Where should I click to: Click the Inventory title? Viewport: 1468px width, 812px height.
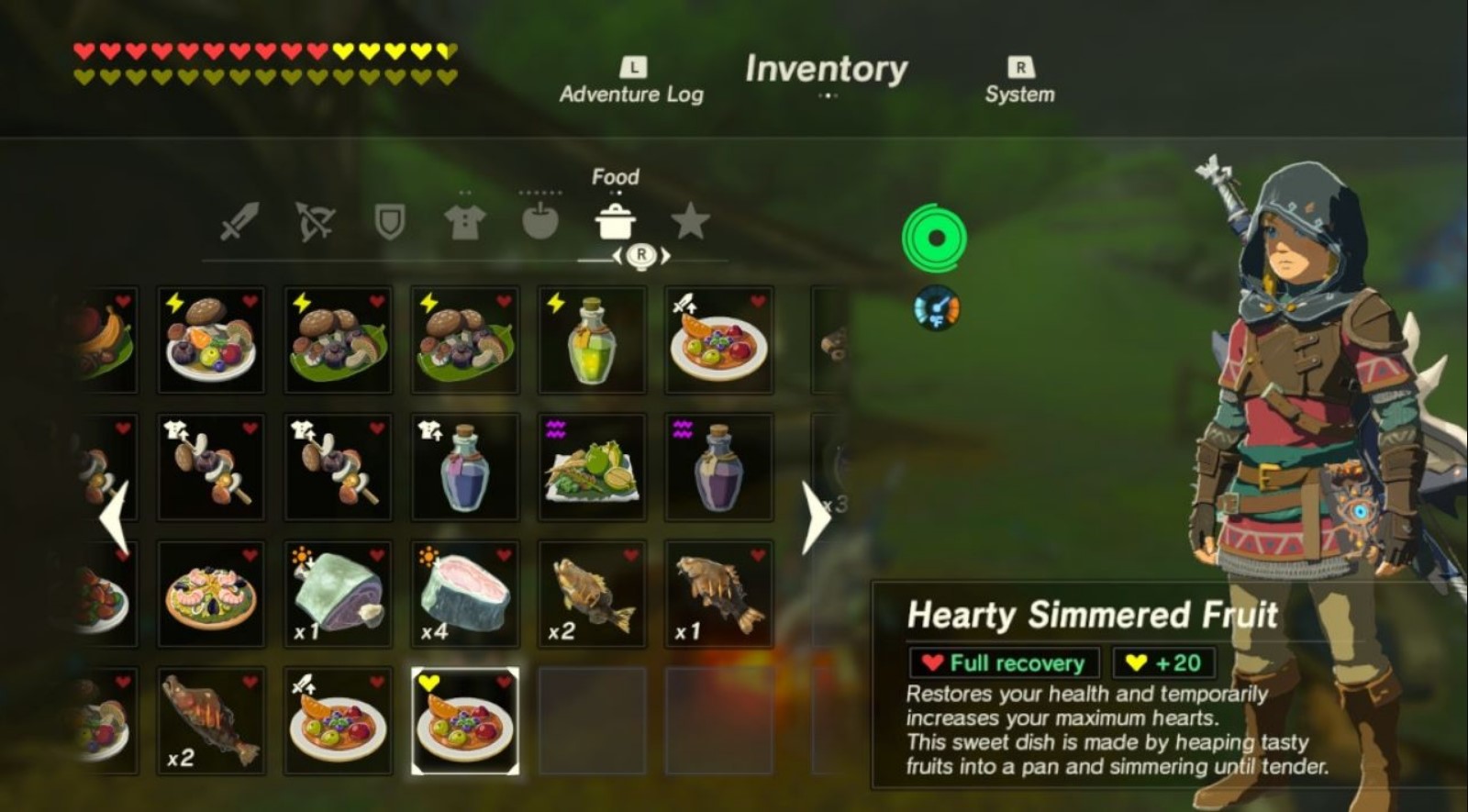pos(825,71)
